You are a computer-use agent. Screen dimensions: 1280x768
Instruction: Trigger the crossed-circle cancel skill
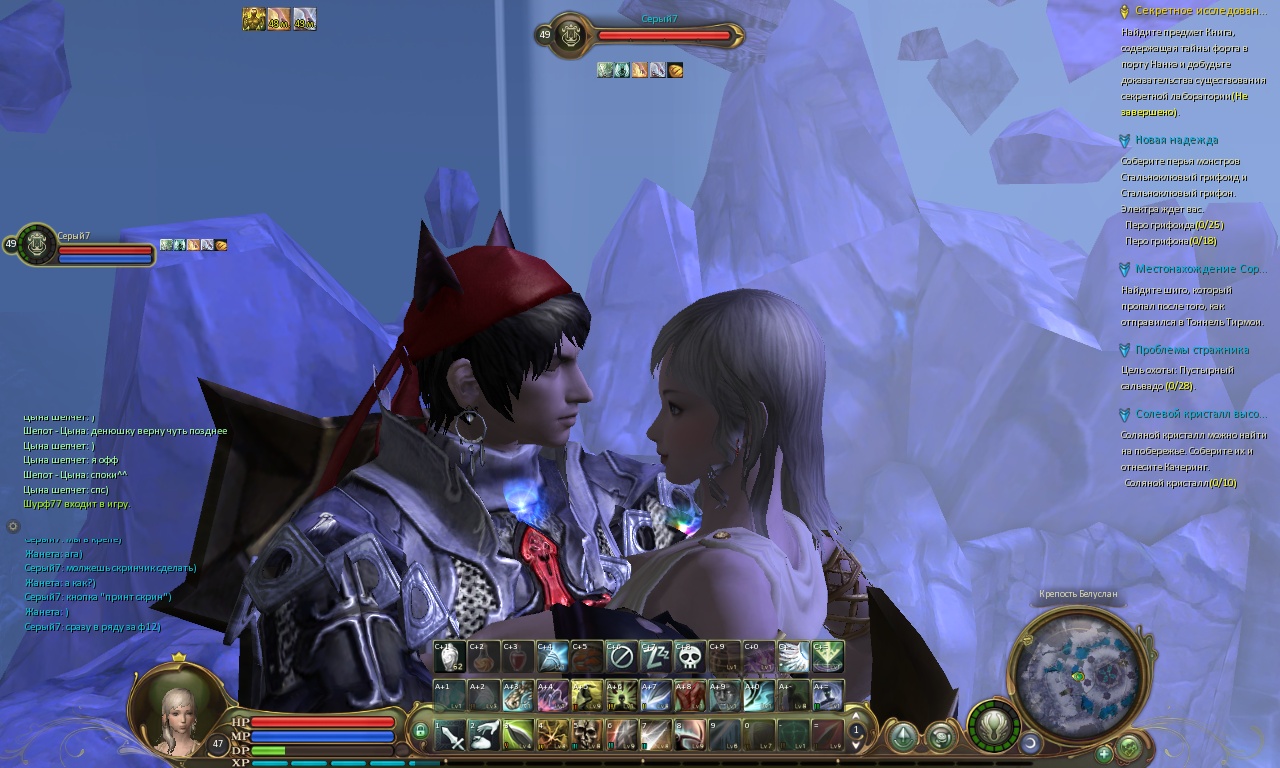coord(621,658)
